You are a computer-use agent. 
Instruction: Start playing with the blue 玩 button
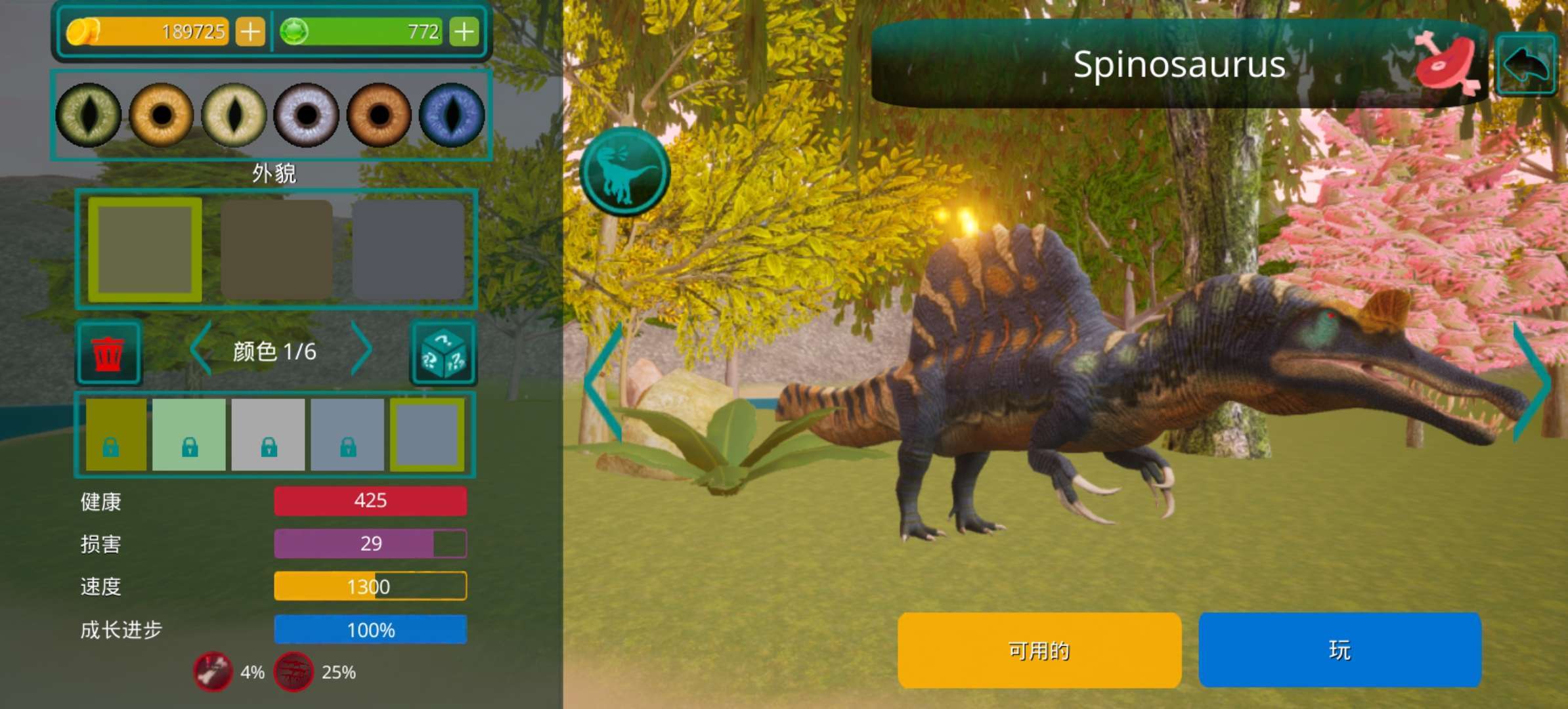(1339, 650)
